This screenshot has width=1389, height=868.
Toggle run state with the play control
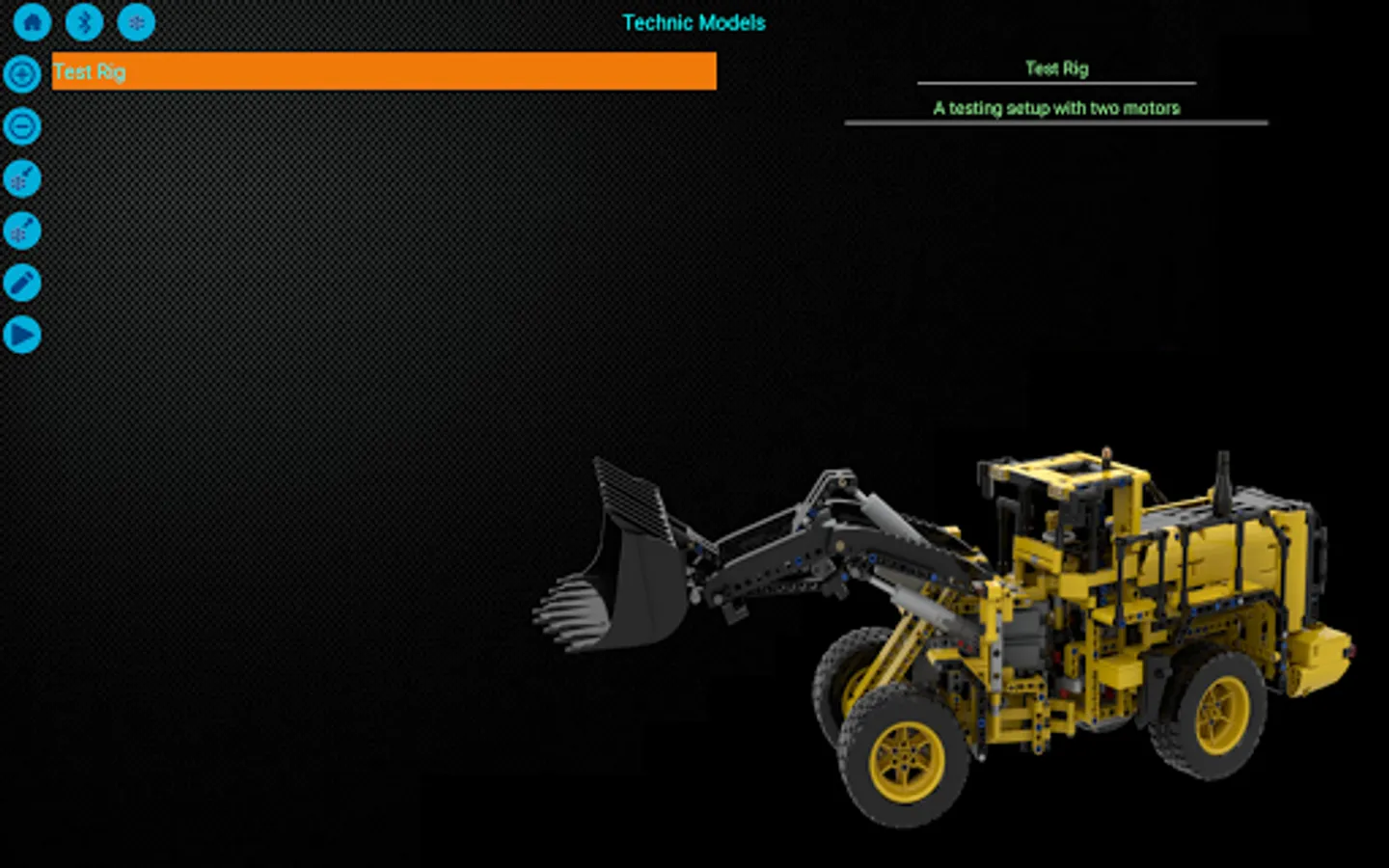tap(21, 335)
